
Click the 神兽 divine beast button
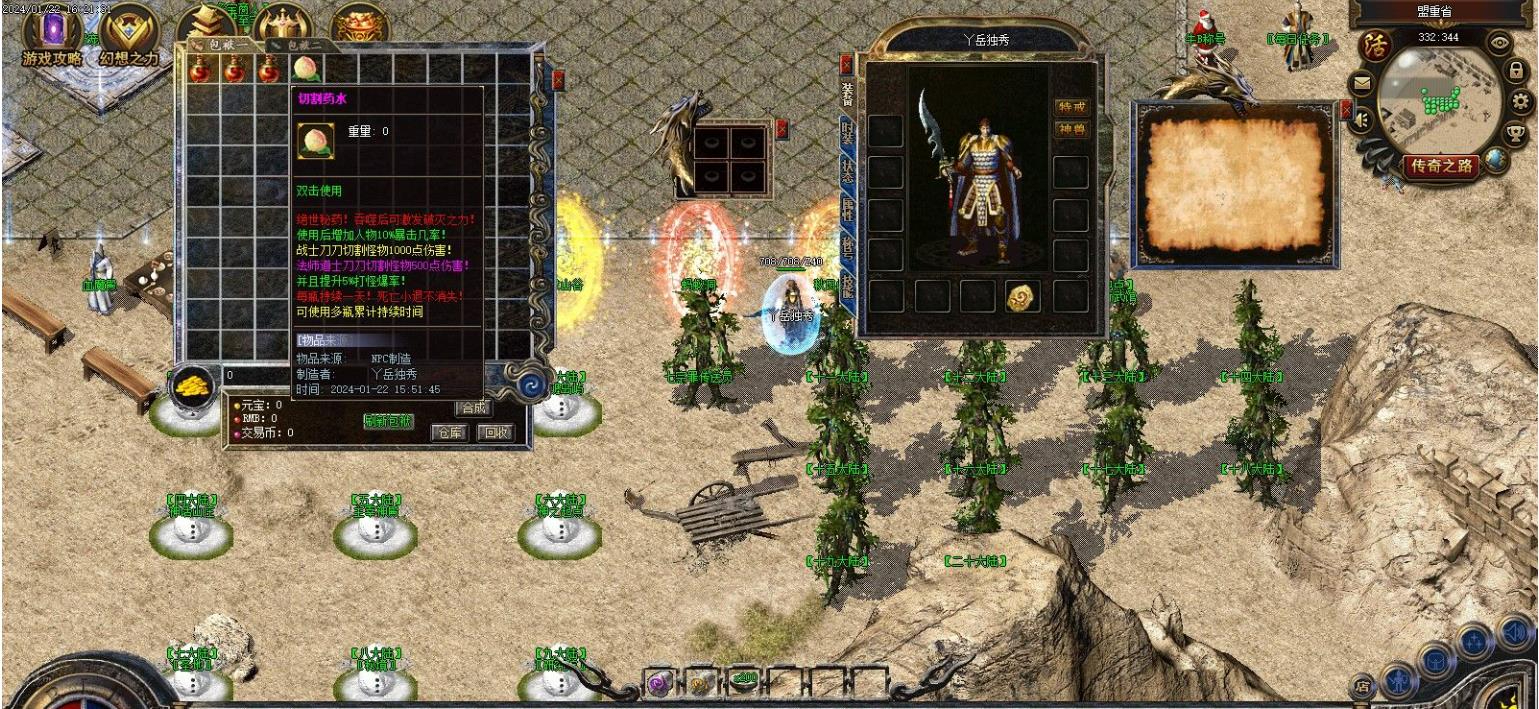(x=1072, y=130)
